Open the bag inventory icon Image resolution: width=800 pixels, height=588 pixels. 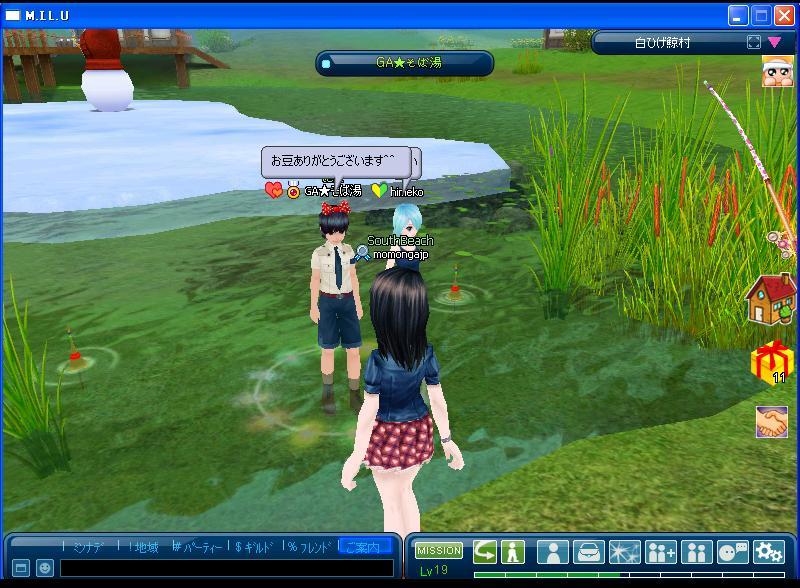(589, 552)
